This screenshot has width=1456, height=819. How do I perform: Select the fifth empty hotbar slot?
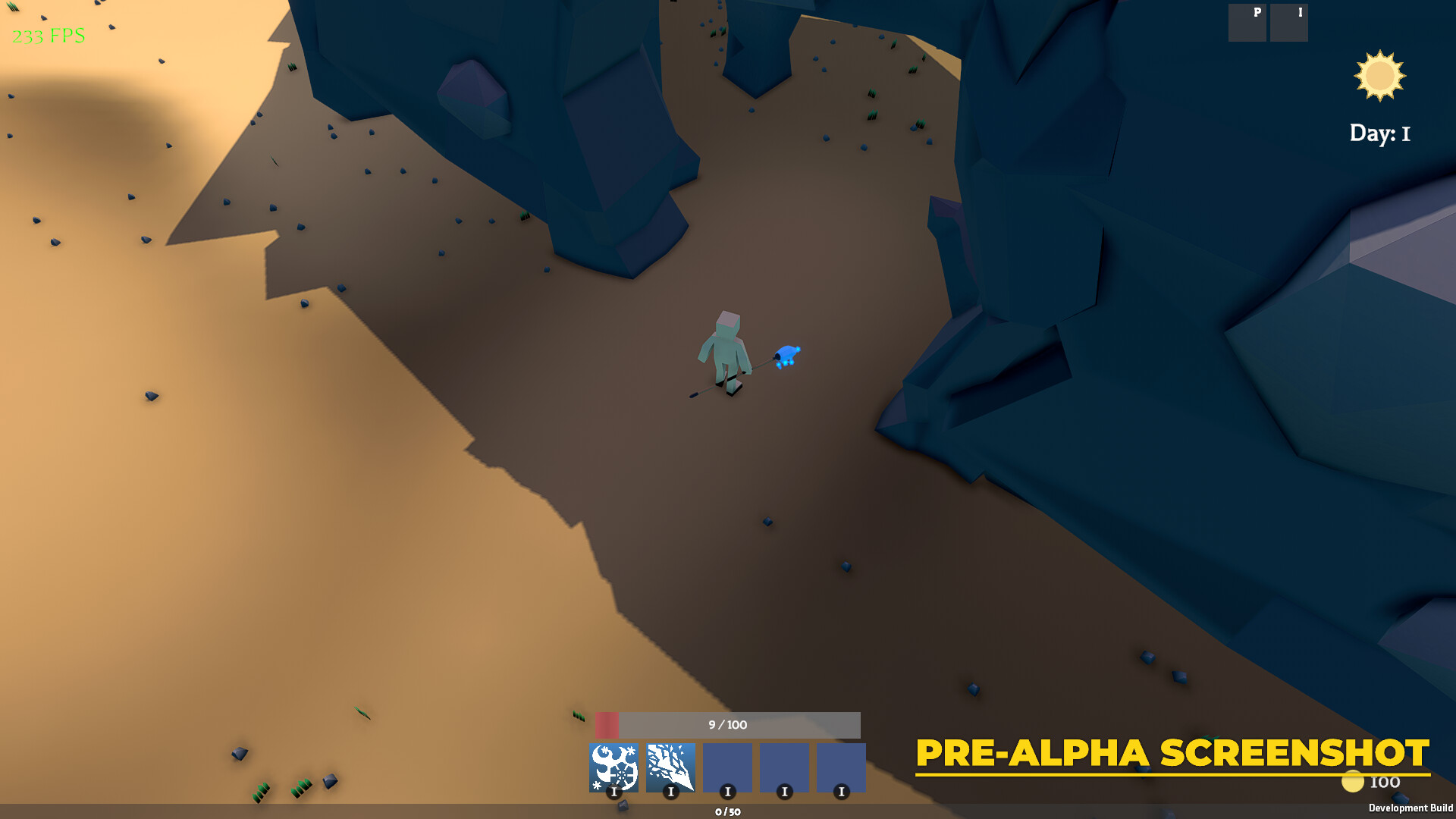pyautogui.click(x=842, y=767)
